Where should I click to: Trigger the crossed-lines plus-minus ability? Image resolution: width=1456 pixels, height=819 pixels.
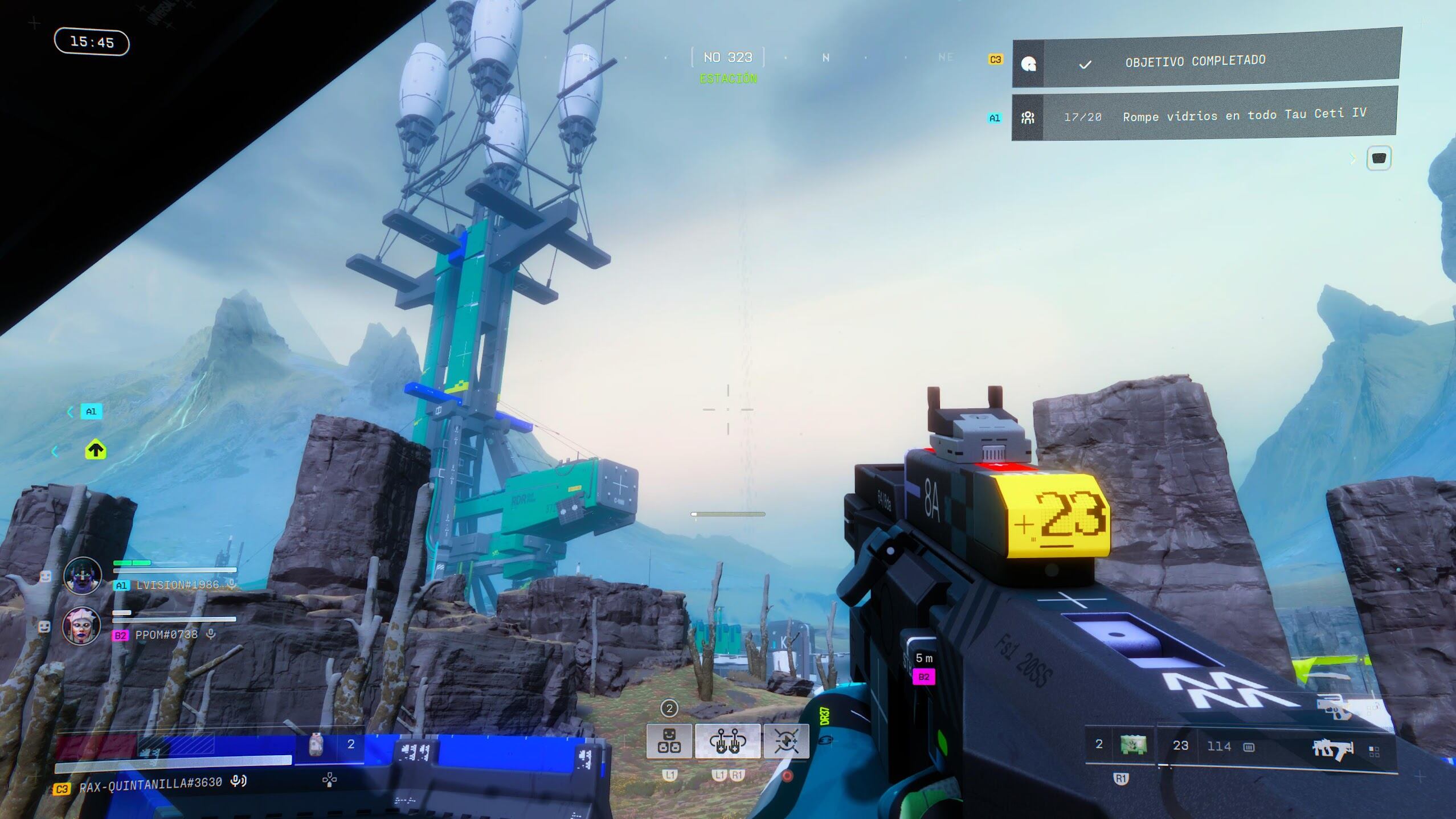tap(786, 741)
